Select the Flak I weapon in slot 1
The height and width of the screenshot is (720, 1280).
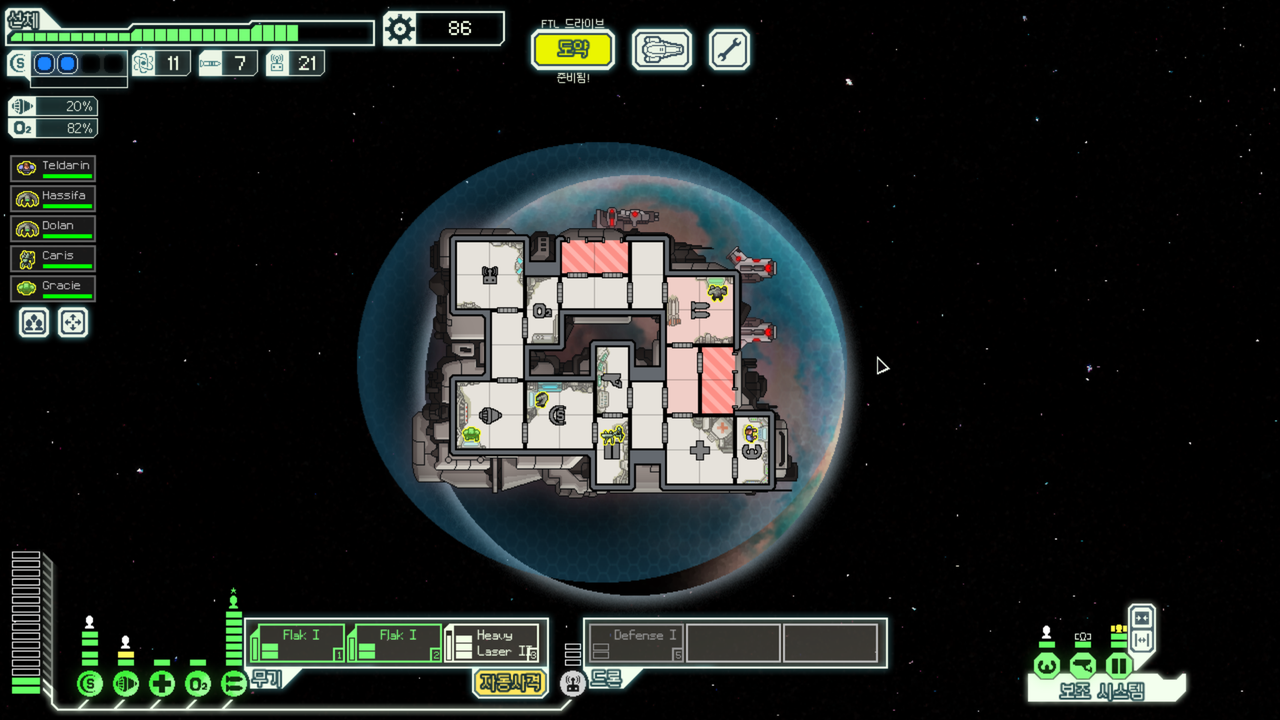[297, 643]
